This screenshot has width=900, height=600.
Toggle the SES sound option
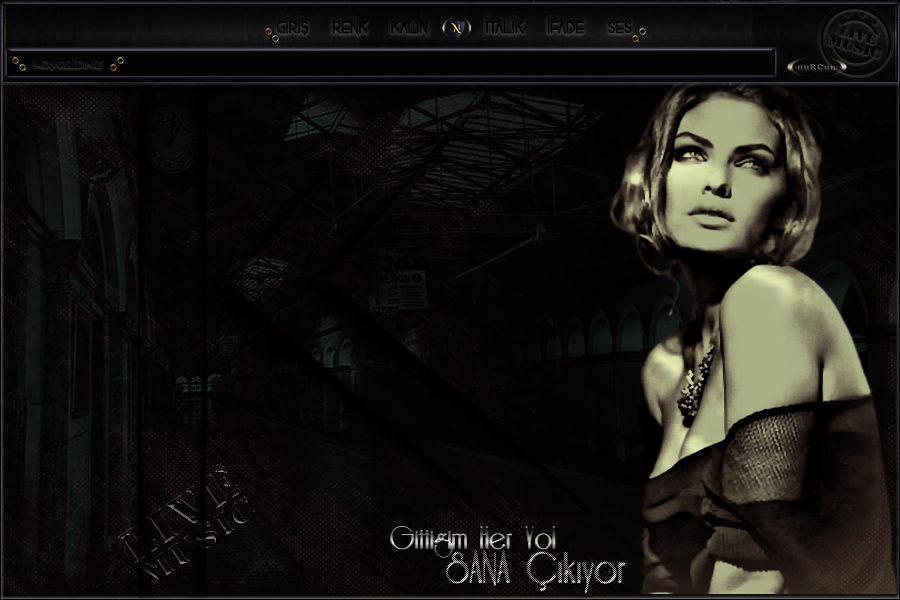tap(619, 28)
